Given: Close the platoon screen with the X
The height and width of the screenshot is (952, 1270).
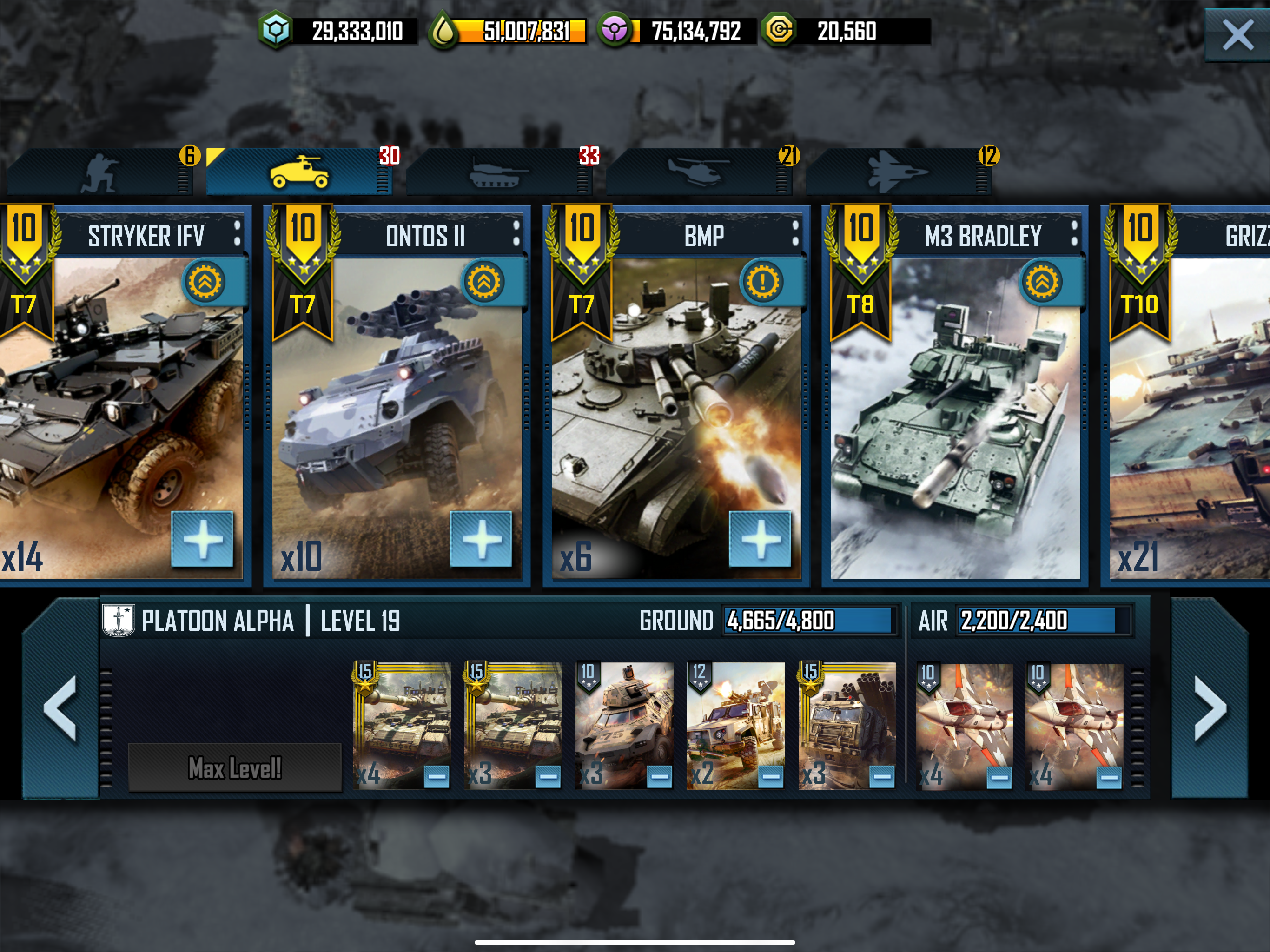Looking at the screenshot, I should point(1237,35).
